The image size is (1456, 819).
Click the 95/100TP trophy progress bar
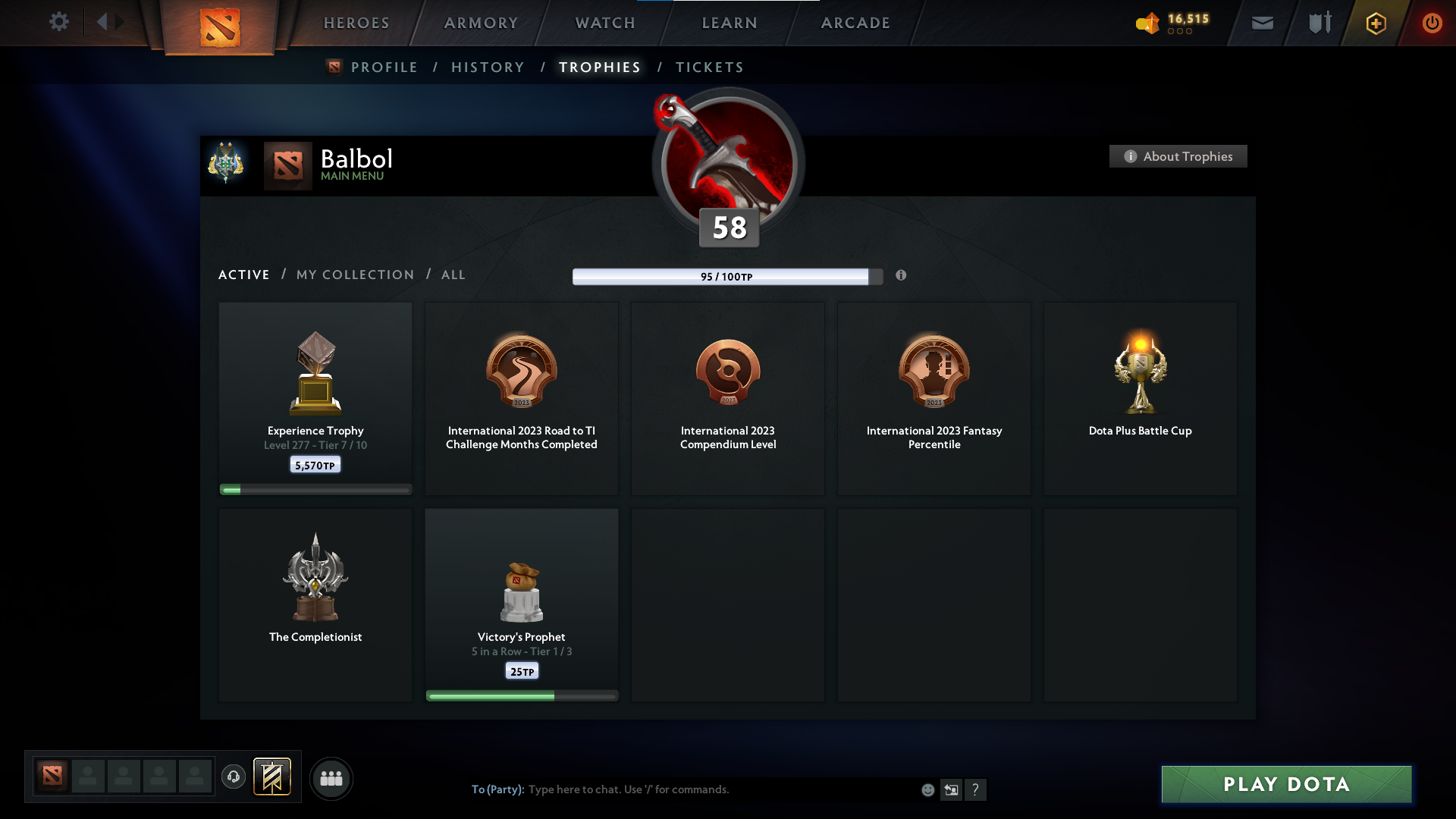point(723,277)
